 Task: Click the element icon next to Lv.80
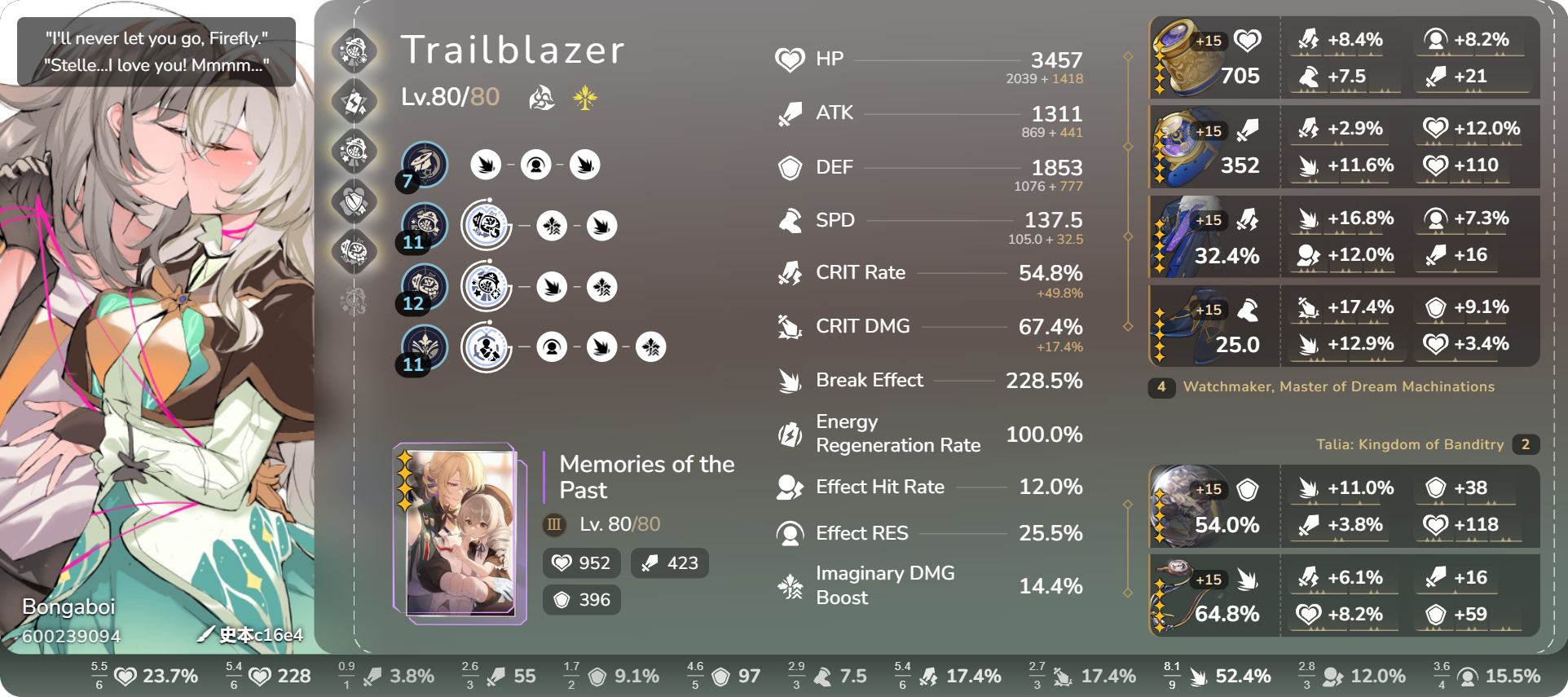pos(540,98)
